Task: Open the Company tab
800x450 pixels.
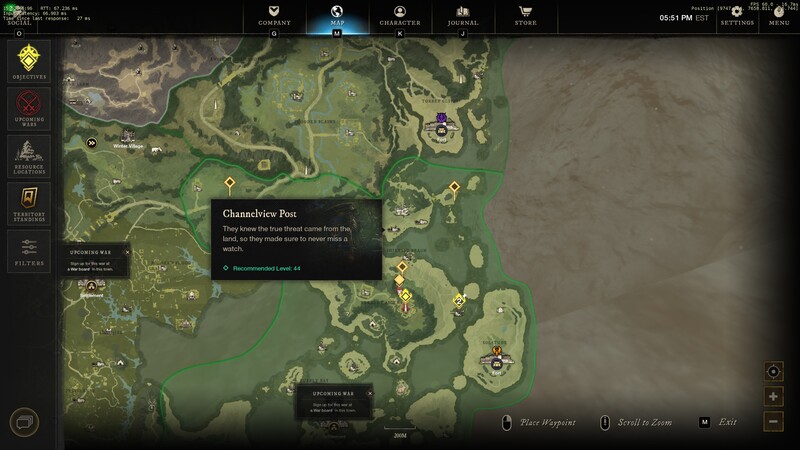Action: tap(274, 15)
